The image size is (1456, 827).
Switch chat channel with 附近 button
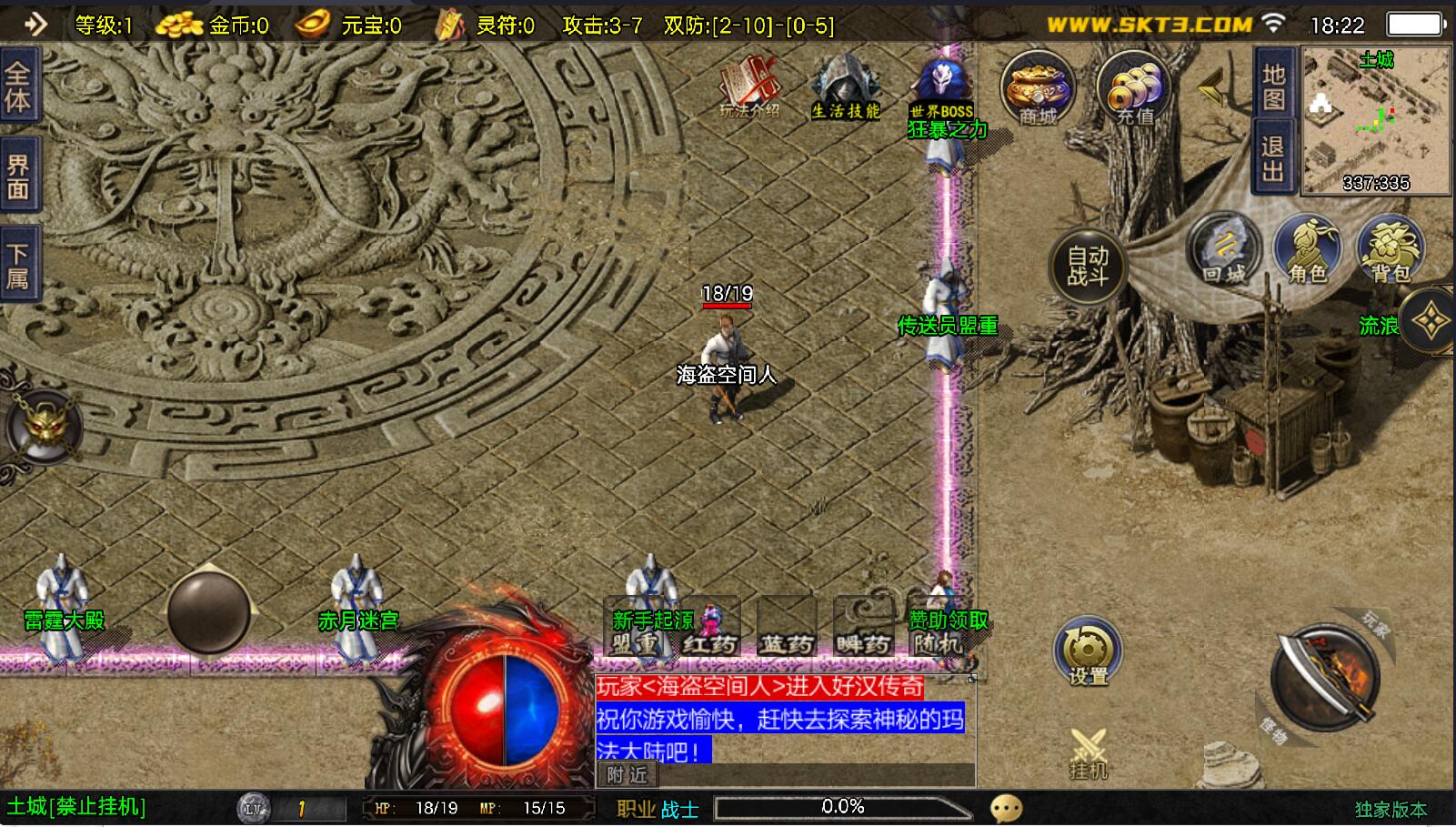pos(628,775)
